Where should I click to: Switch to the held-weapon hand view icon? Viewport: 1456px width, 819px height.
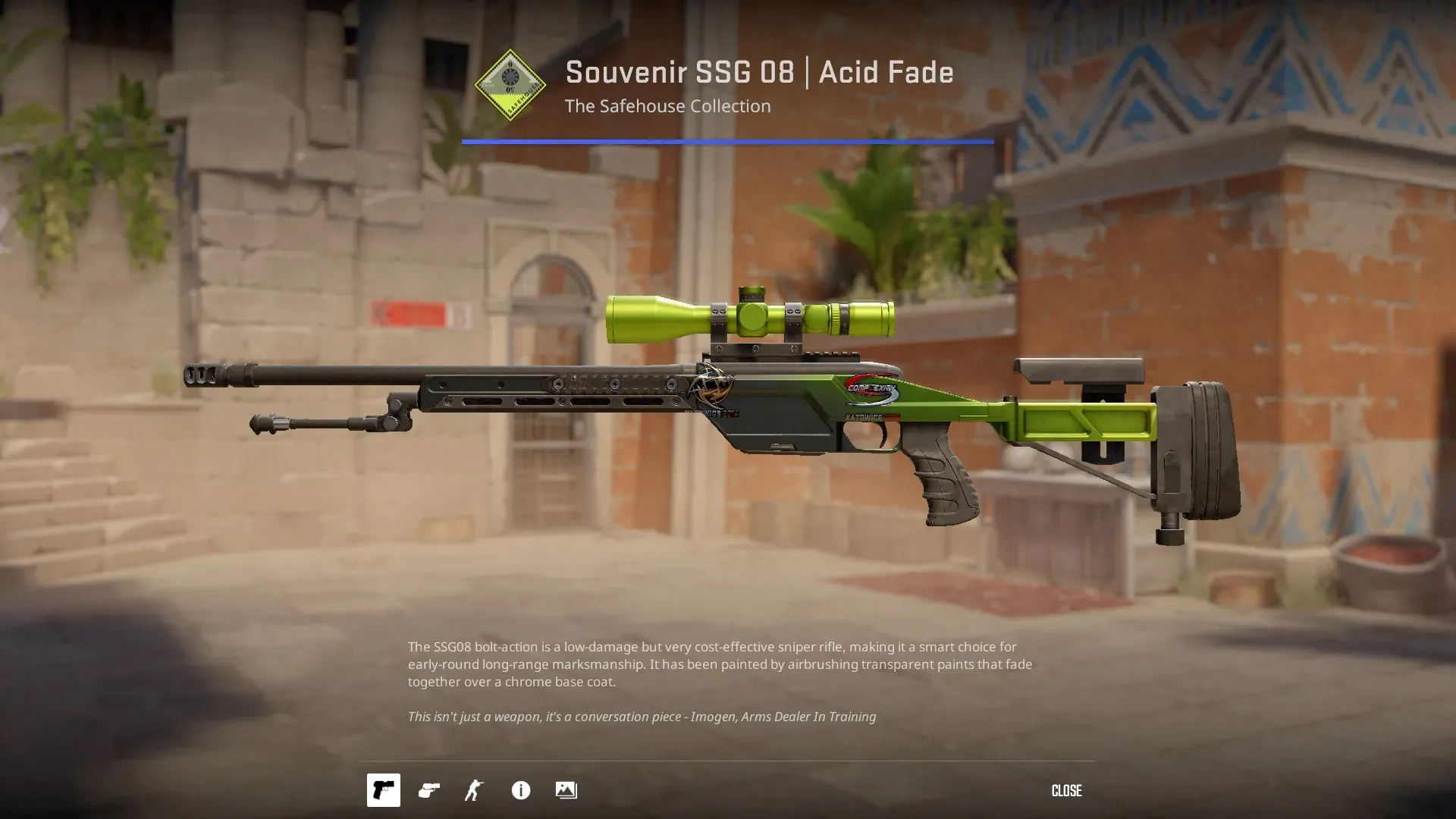point(429,790)
